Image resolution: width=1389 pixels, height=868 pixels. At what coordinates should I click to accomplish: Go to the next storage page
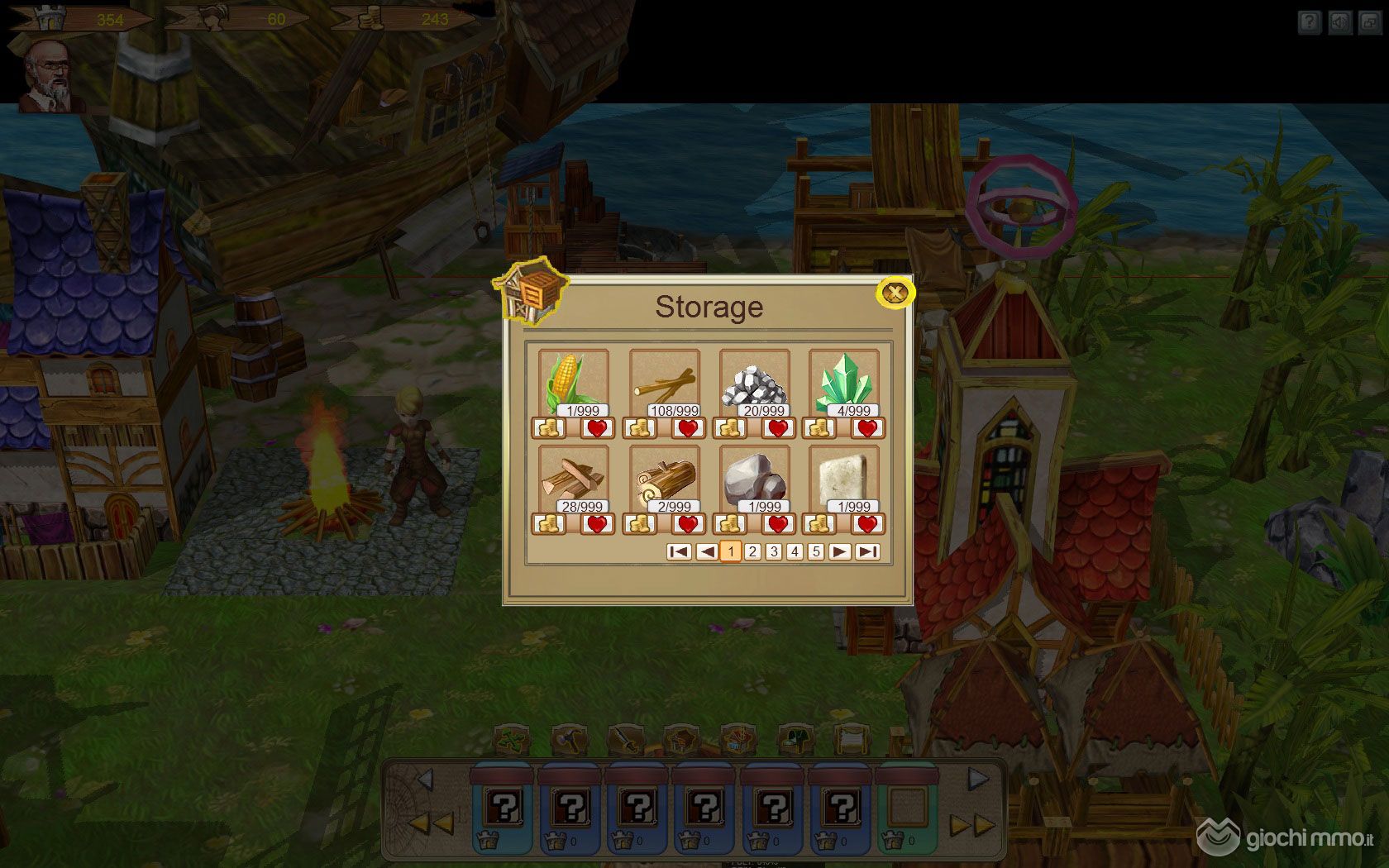(839, 551)
